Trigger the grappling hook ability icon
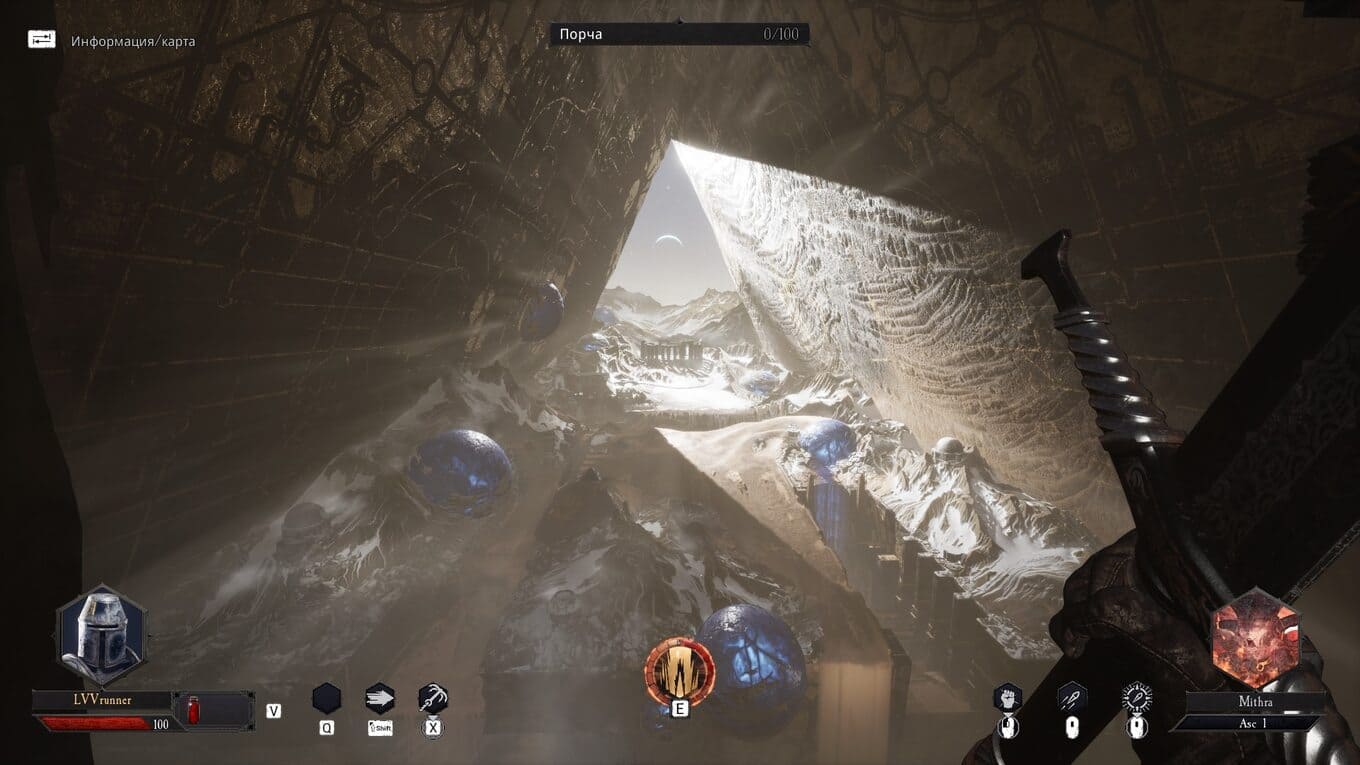 click(433, 697)
